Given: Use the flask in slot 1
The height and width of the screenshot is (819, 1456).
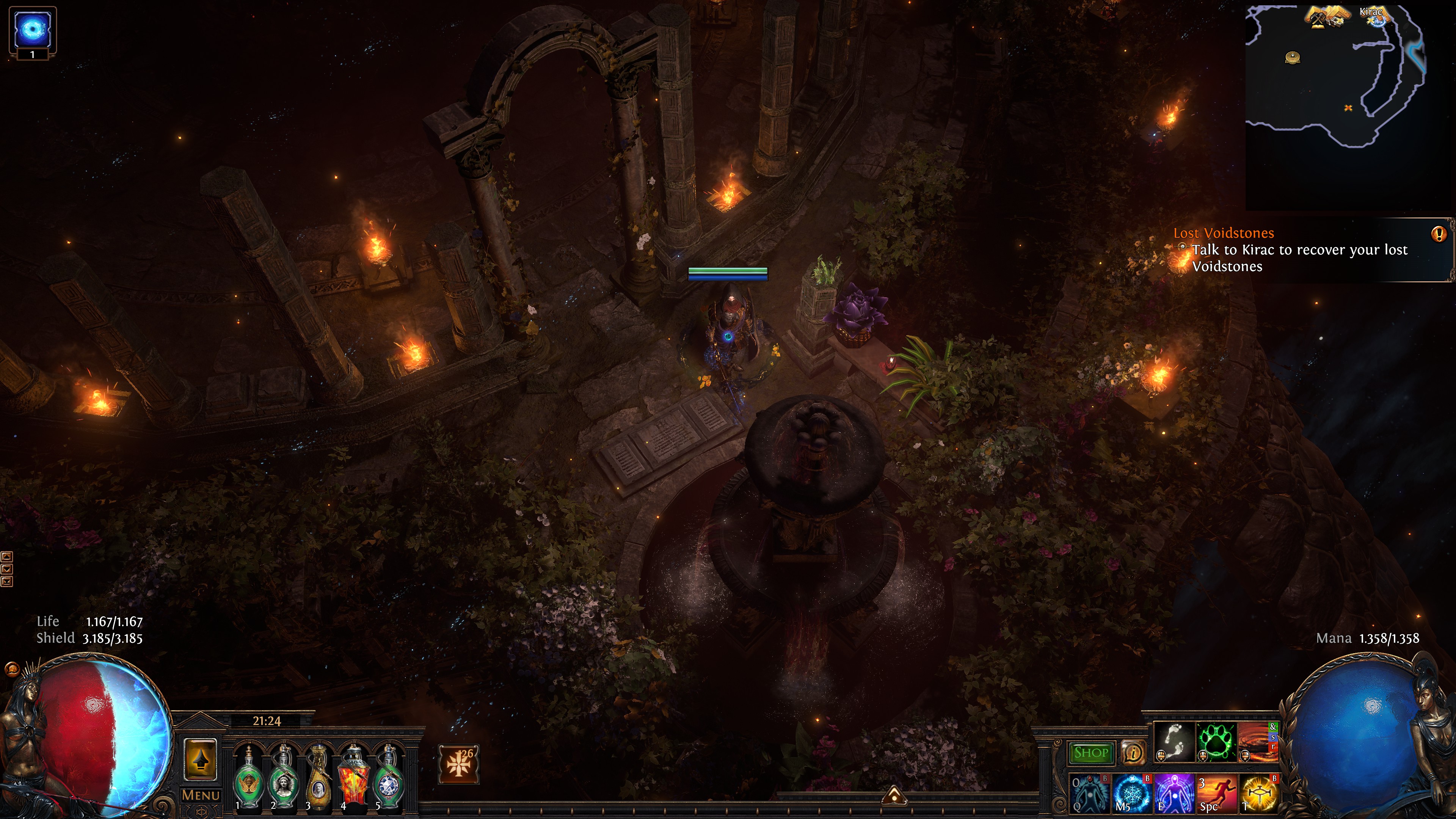Looking at the screenshot, I should pos(248,777).
